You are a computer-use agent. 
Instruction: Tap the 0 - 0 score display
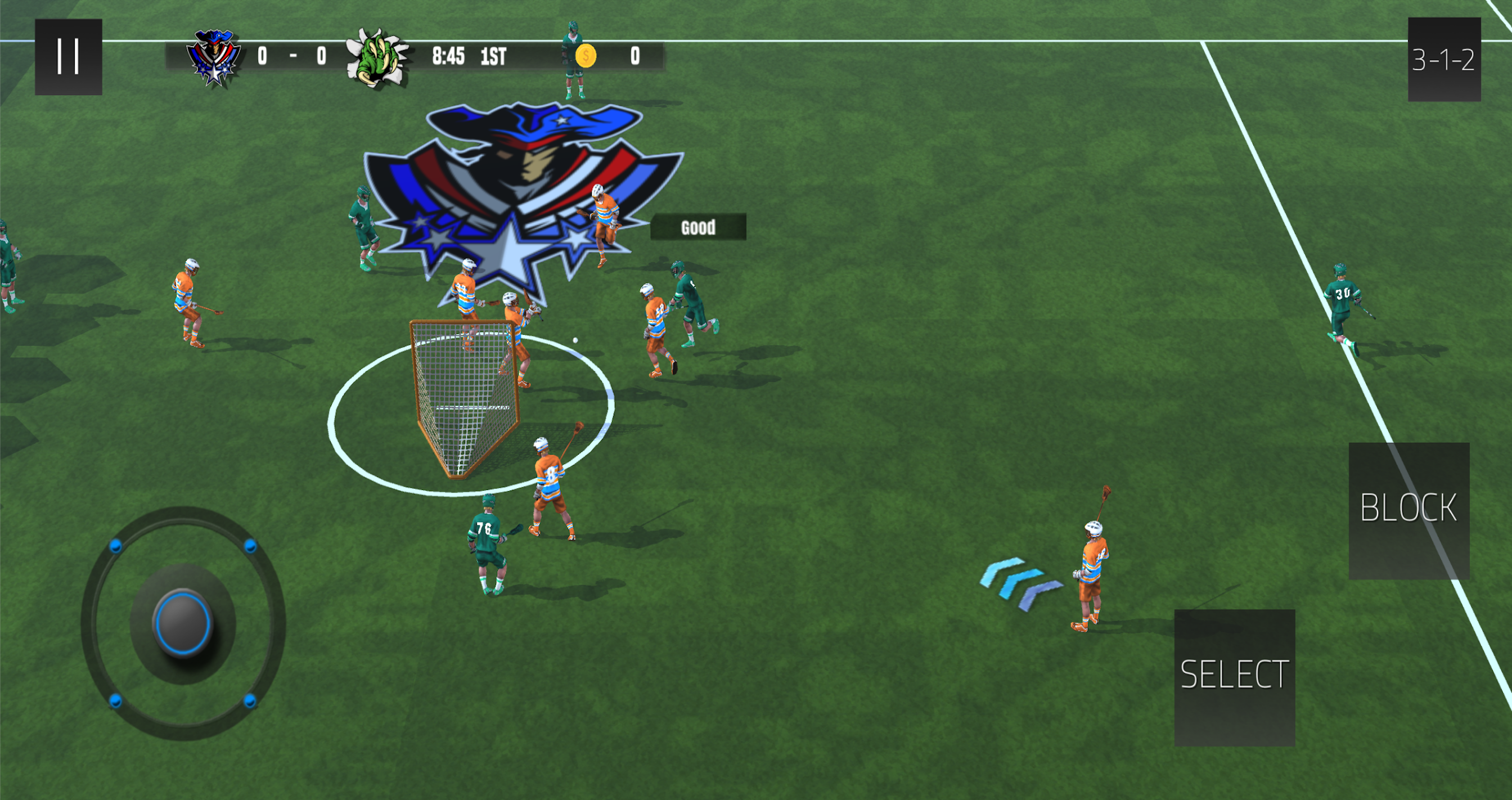click(292, 57)
